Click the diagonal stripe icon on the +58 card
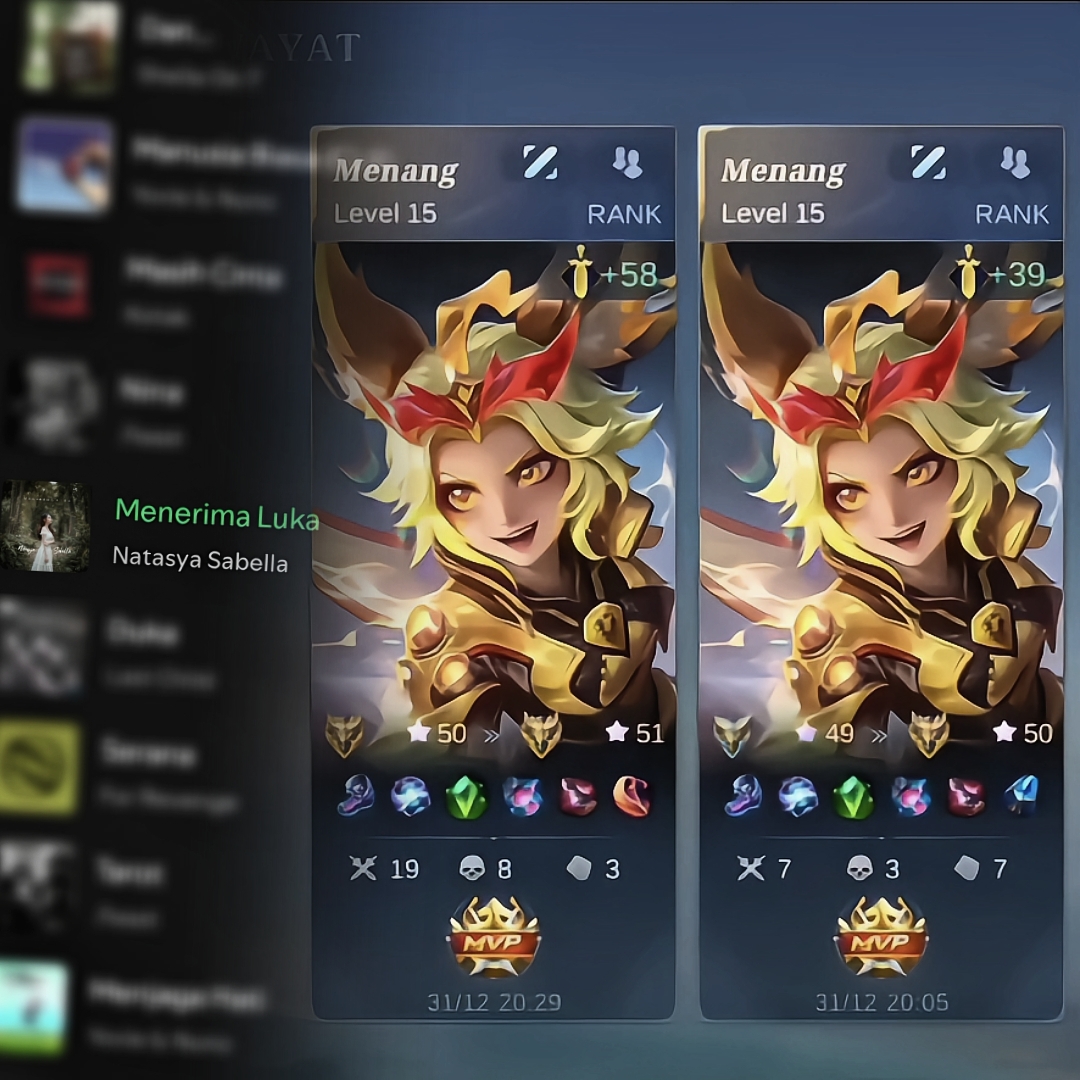 pos(540,163)
